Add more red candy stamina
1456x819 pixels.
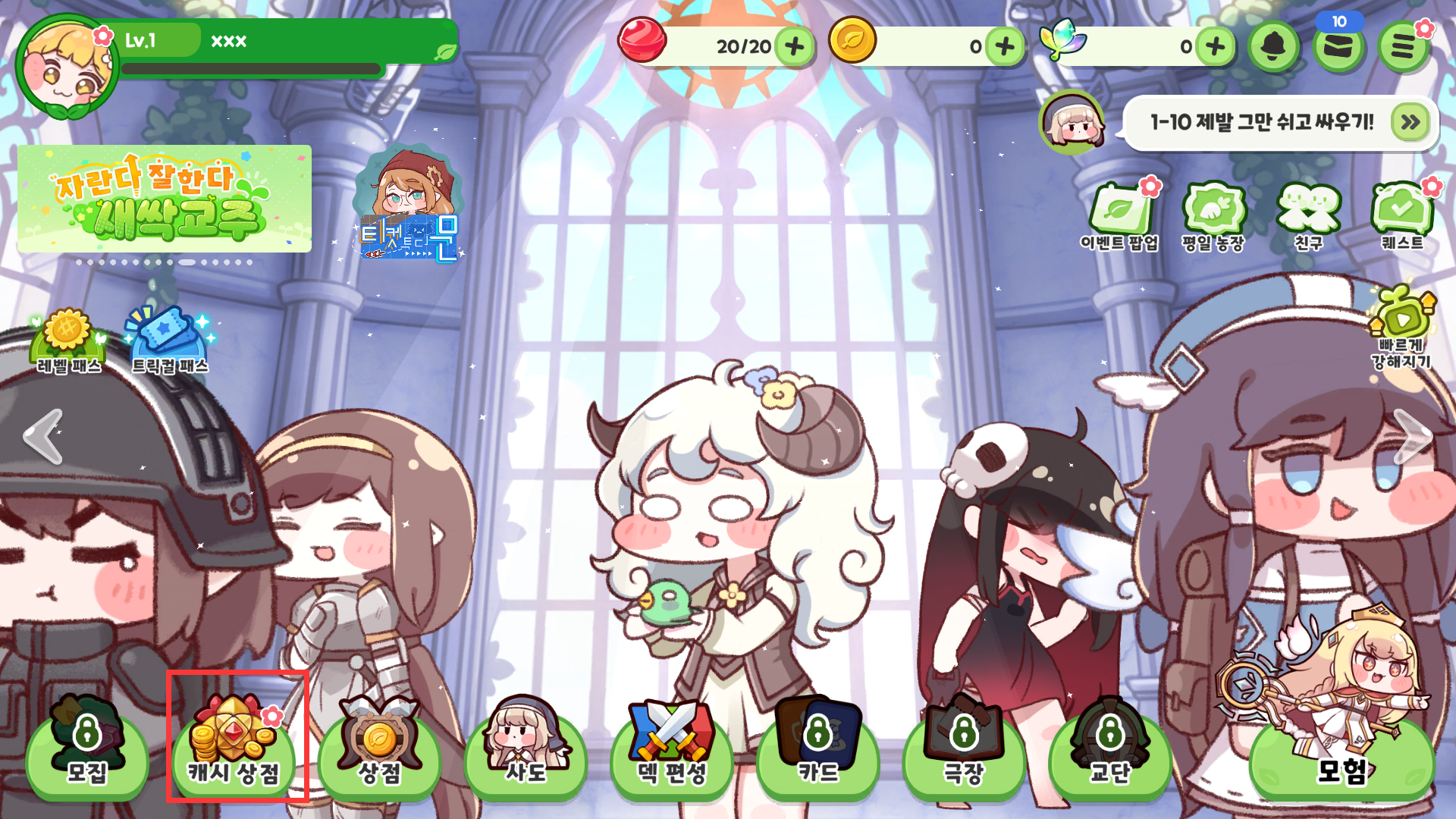pyautogui.click(x=795, y=47)
